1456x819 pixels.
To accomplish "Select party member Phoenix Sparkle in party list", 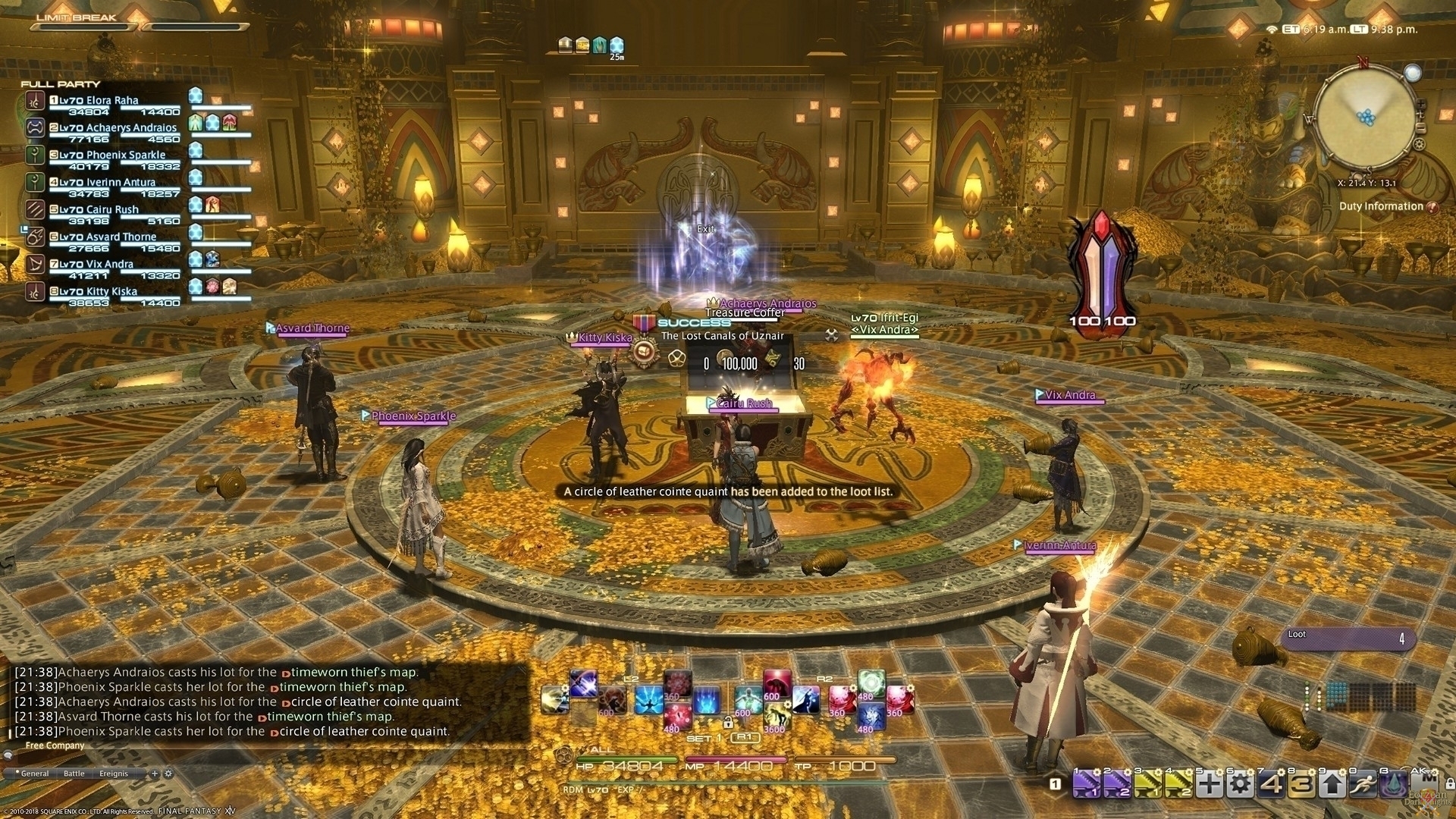I will click(x=114, y=155).
